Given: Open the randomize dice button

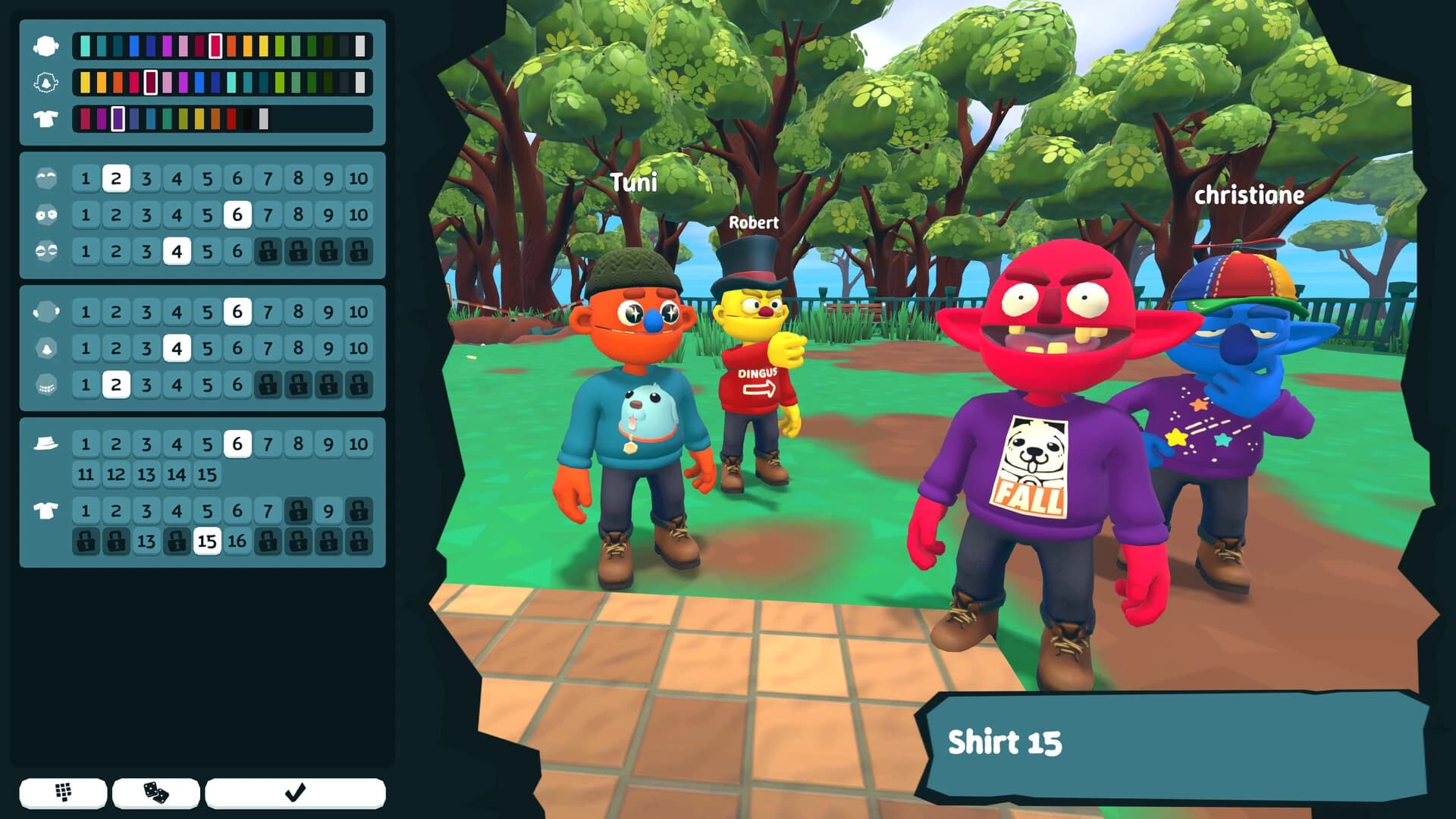Looking at the screenshot, I should coord(155,792).
